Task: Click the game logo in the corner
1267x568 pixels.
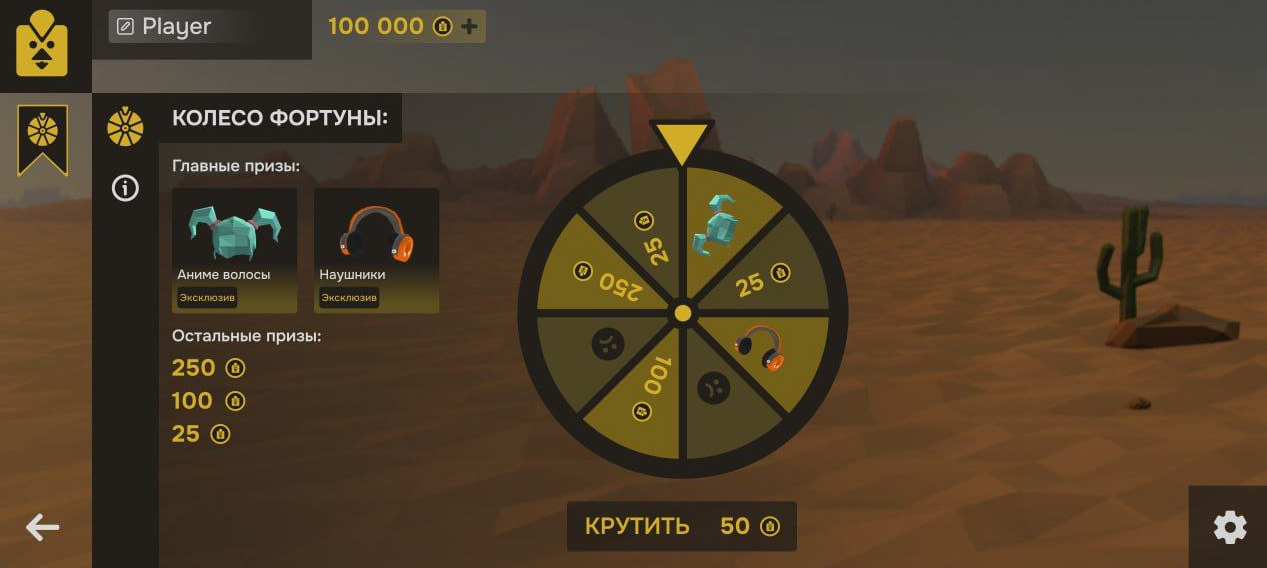Action: pos(42,44)
